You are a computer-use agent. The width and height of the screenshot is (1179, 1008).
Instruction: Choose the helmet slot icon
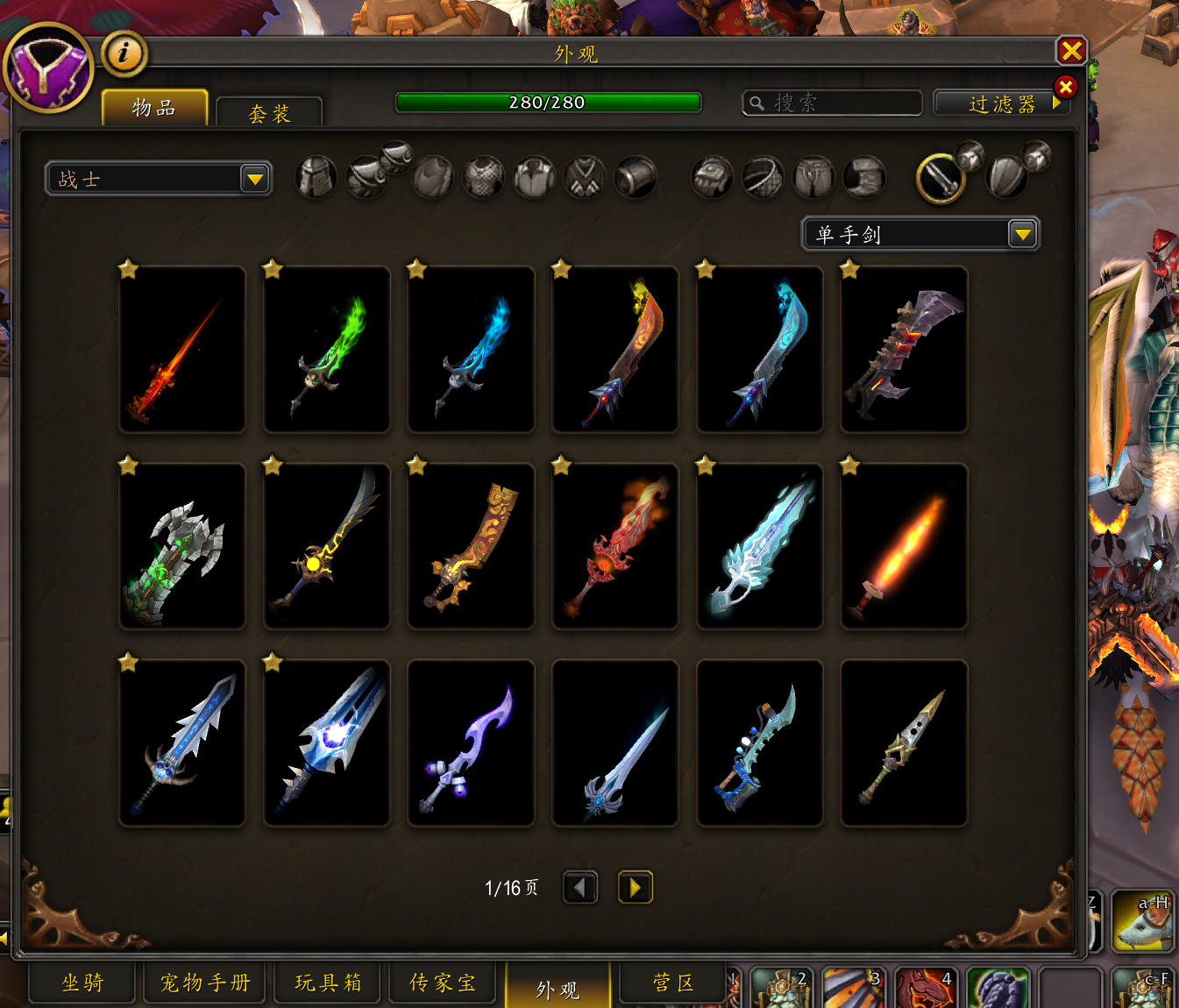[x=316, y=178]
